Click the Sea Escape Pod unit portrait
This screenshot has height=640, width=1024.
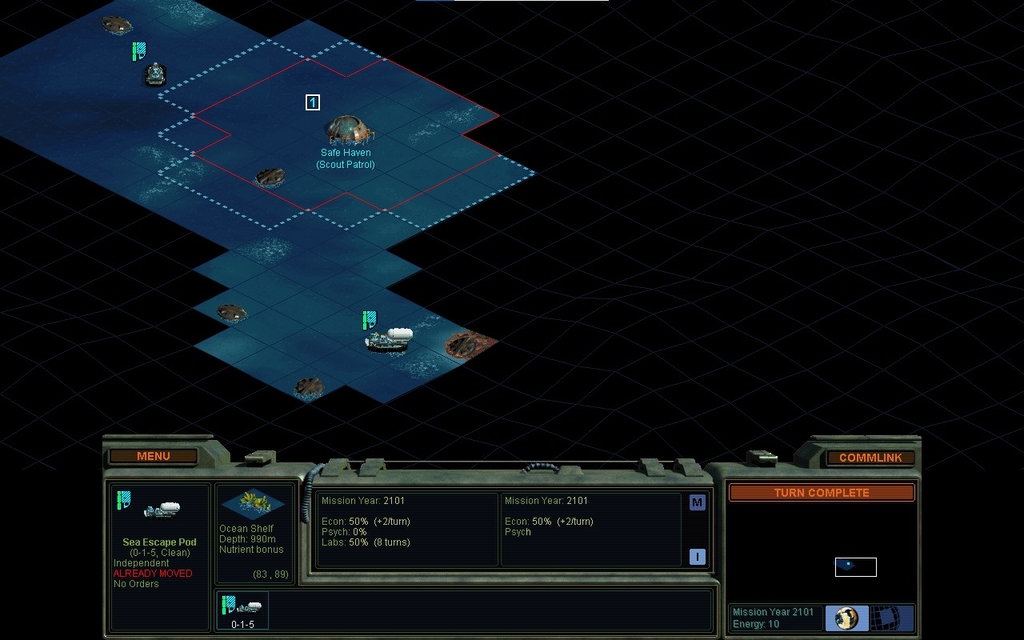tap(160, 511)
